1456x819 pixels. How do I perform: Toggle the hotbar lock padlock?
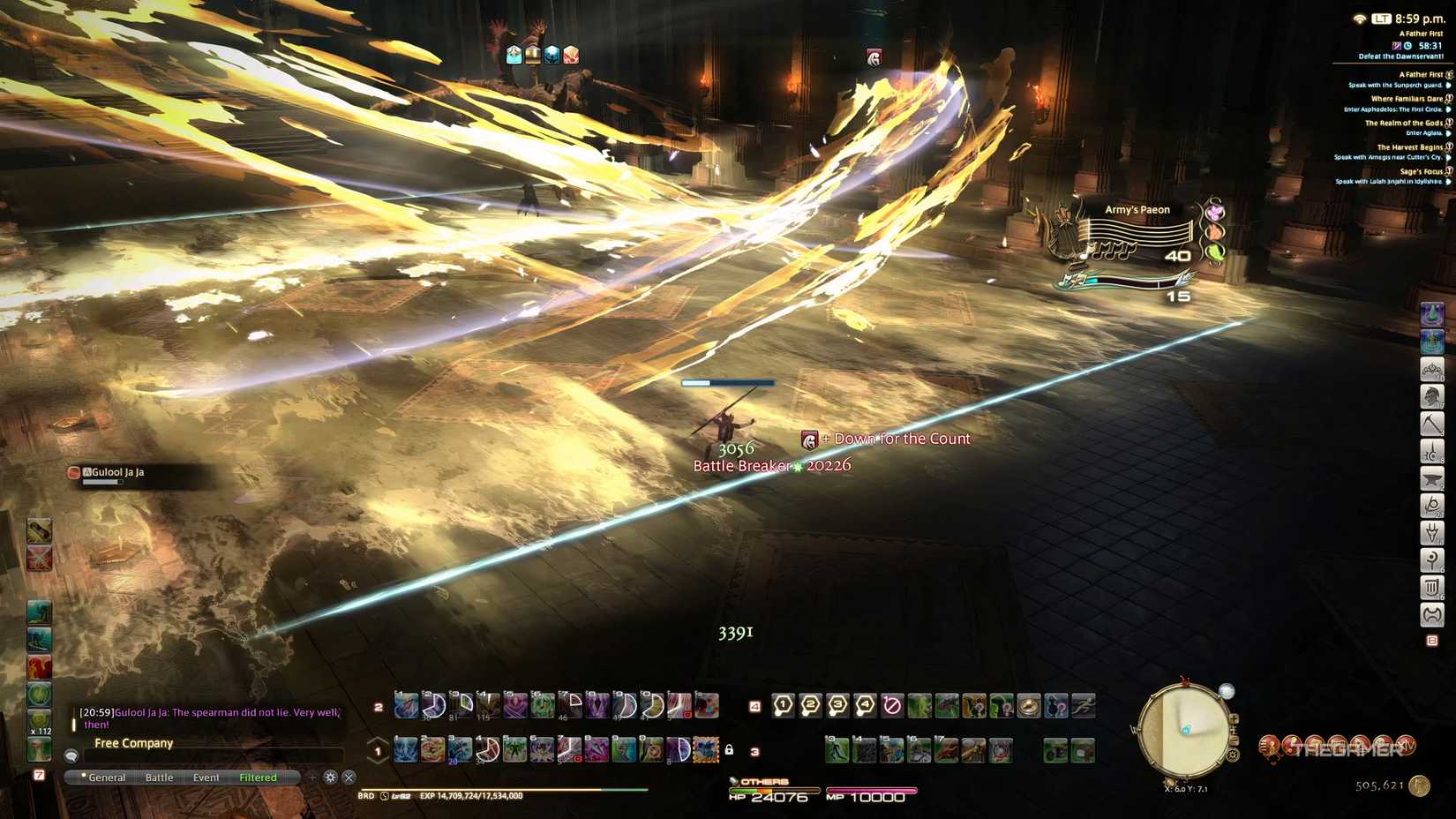coord(731,748)
